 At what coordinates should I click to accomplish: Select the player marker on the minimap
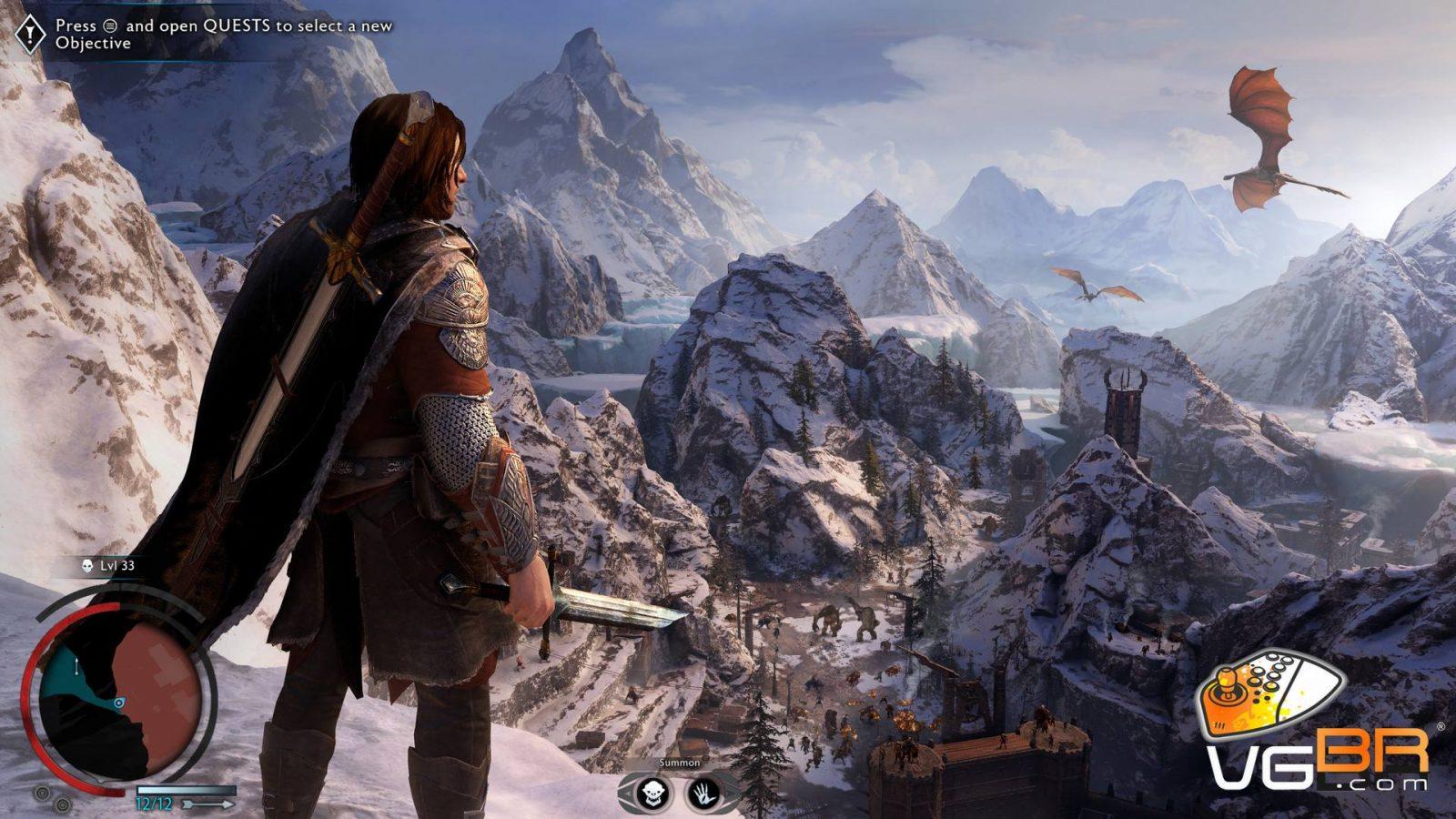tap(119, 703)
